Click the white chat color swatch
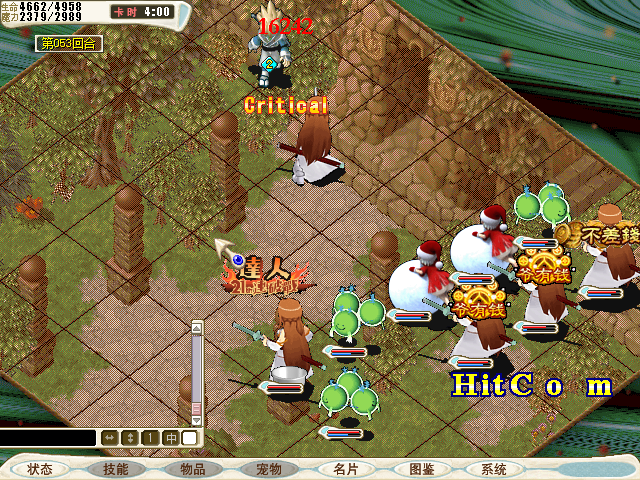This screenshot has width=640, height=480. coord(189,438)
